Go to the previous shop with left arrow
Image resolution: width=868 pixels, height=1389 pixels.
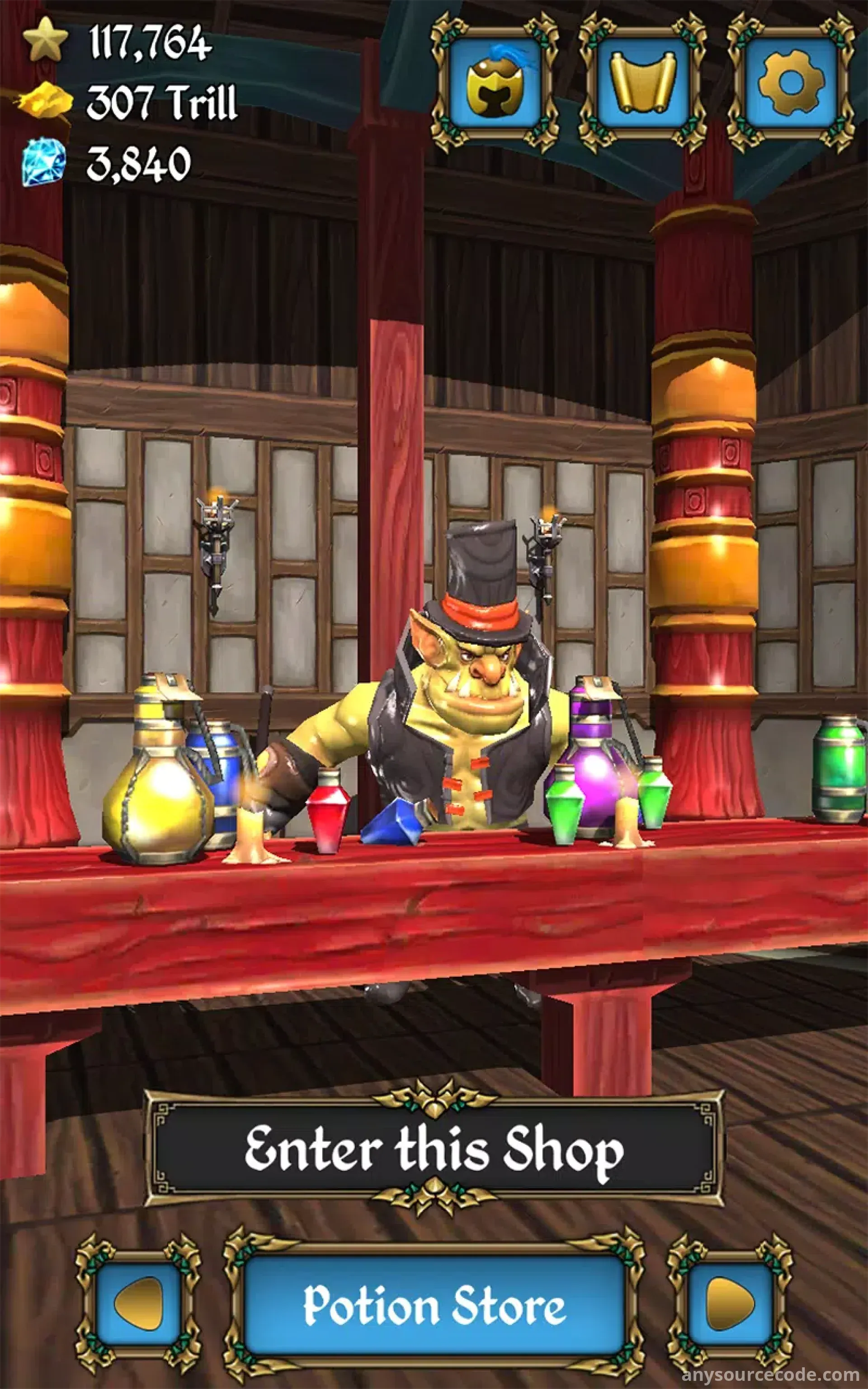pyautogui.click(x=138, y=1304)
